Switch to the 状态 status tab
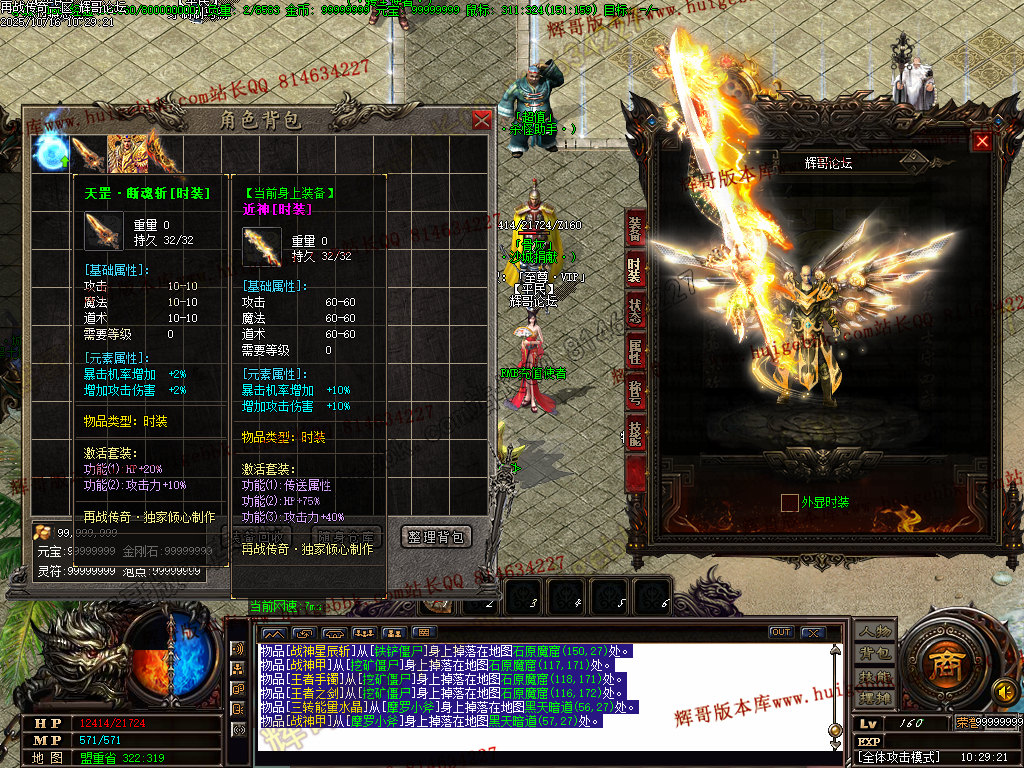The width and height of the screenshot is (1024, 768). click(x=635, y=309)
